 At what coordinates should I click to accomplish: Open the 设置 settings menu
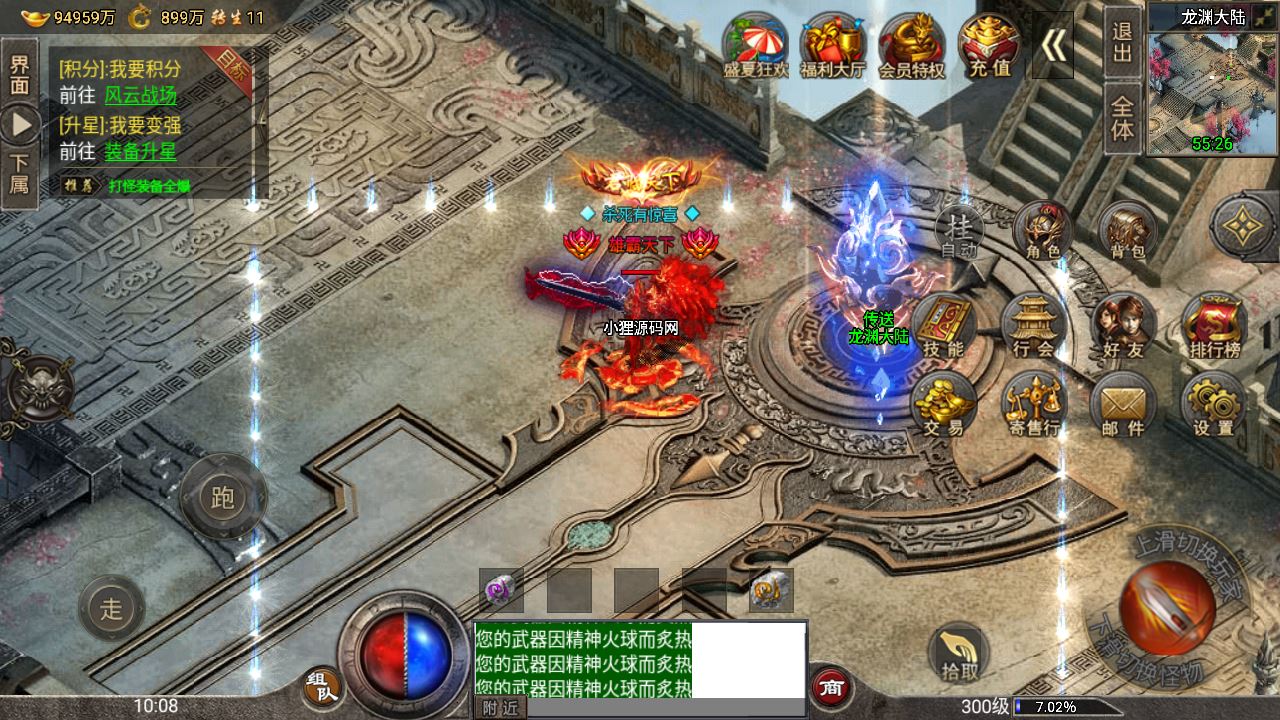click(x=1214, y=406)
